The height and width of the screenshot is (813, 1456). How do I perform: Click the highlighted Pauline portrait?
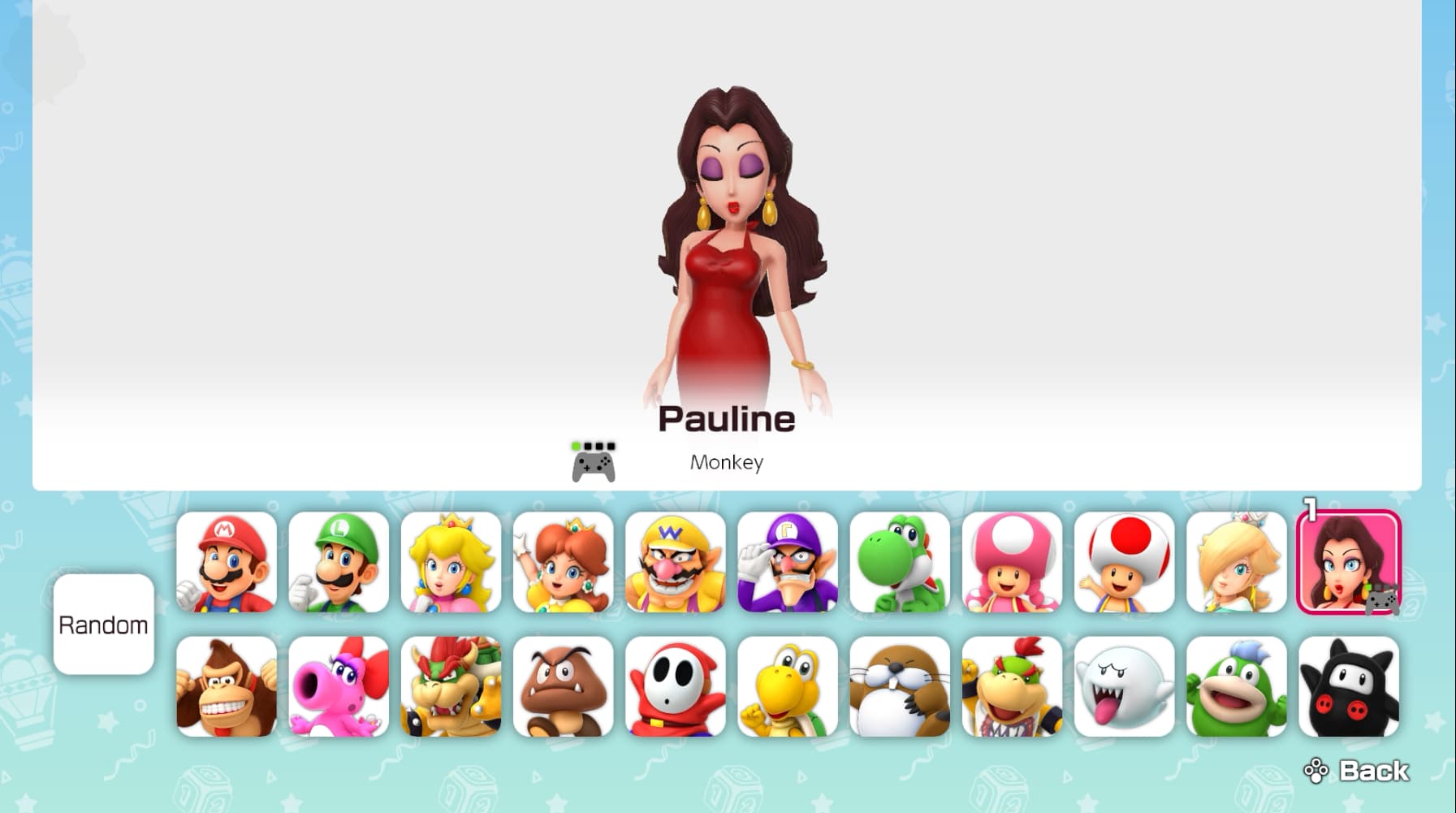point(1349,561)
